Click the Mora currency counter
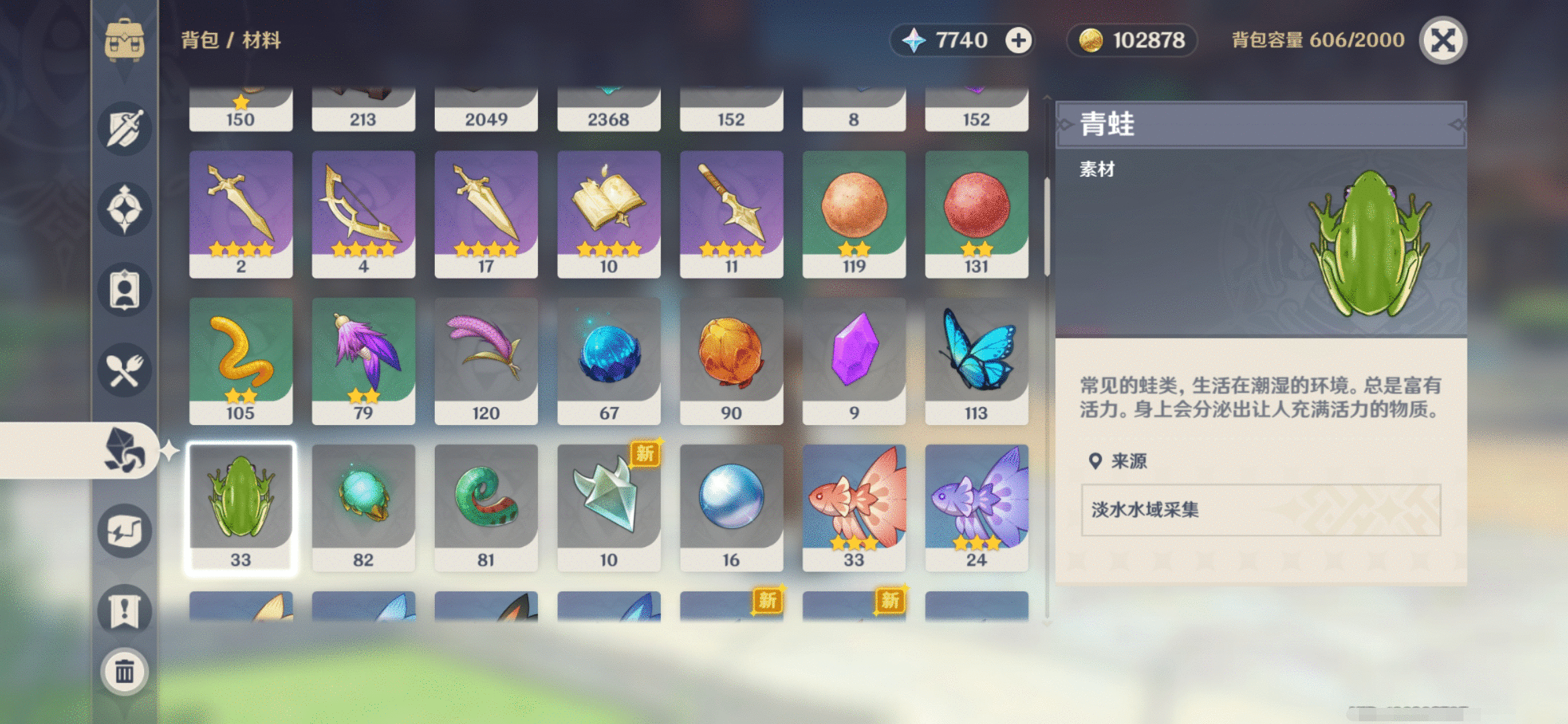Viewport: 1568px width, 724px height. [1131, 40]
